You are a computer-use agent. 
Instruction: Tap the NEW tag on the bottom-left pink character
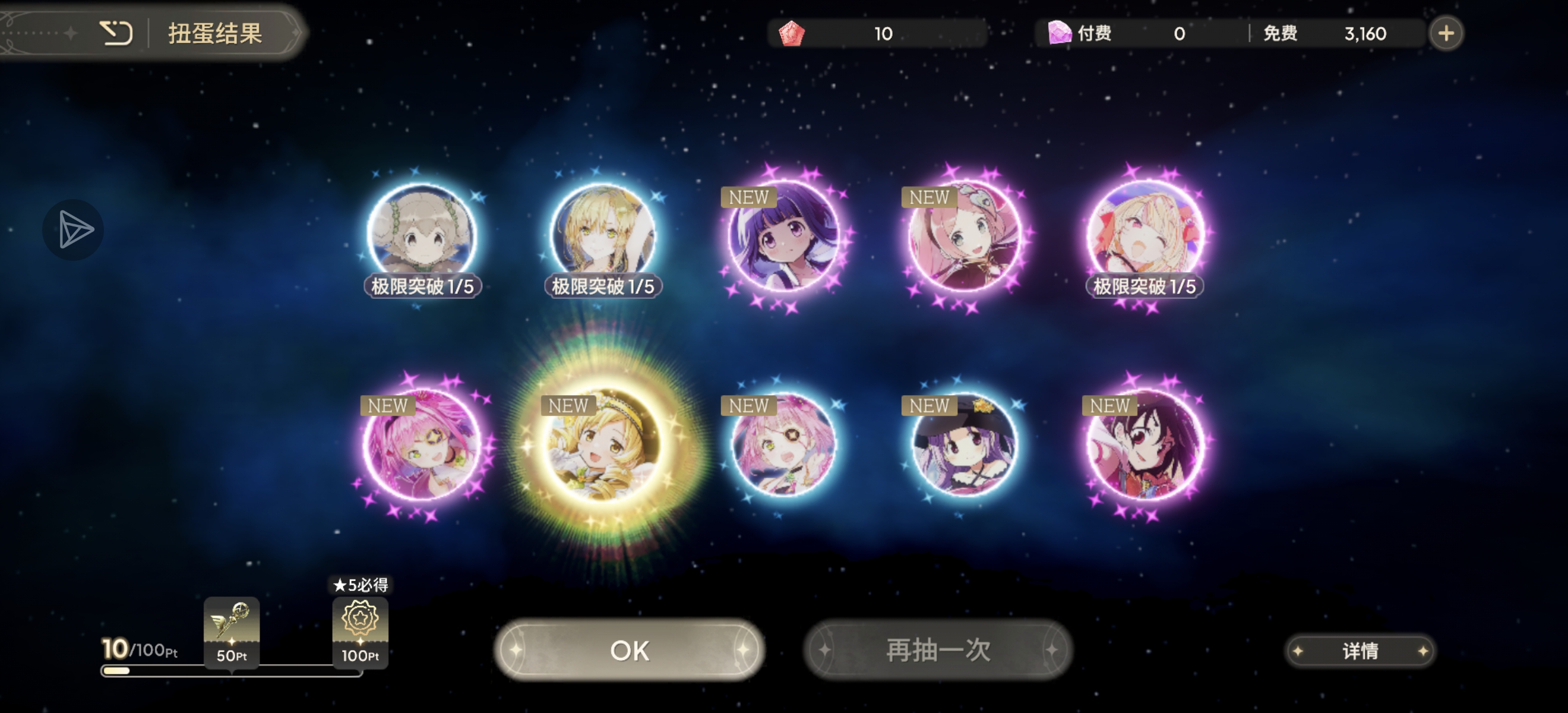[388, 405]
